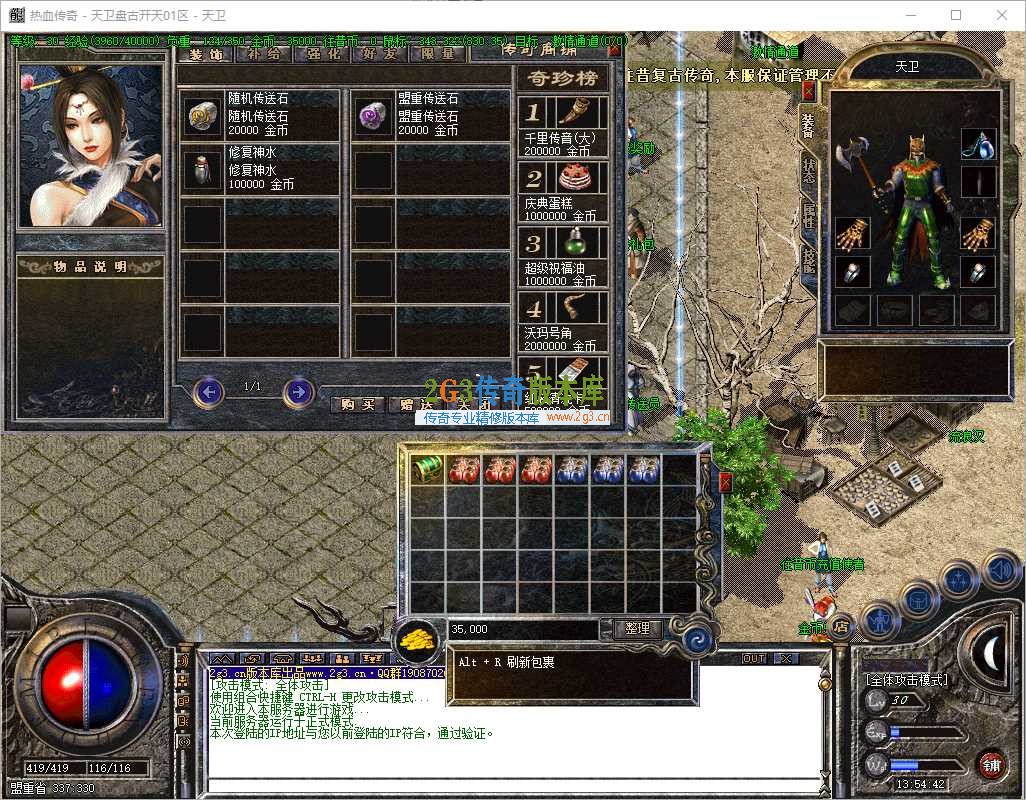The width and height of the screenshot is (1026, 800).
Task: Select the blue necklace equipment slot
Action: 978,144
